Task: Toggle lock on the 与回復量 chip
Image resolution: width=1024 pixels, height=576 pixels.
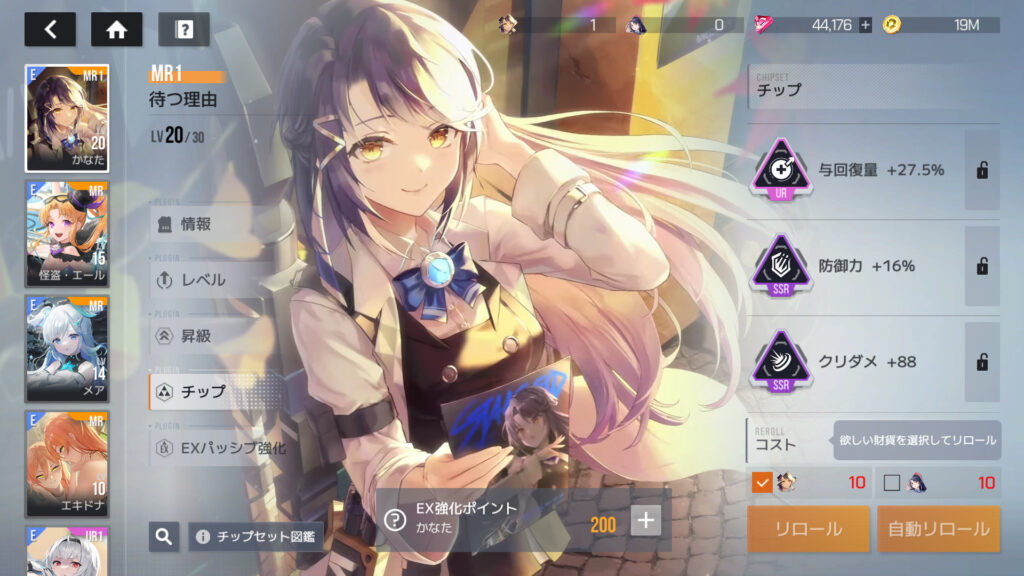Action: [x=982, y=170]
